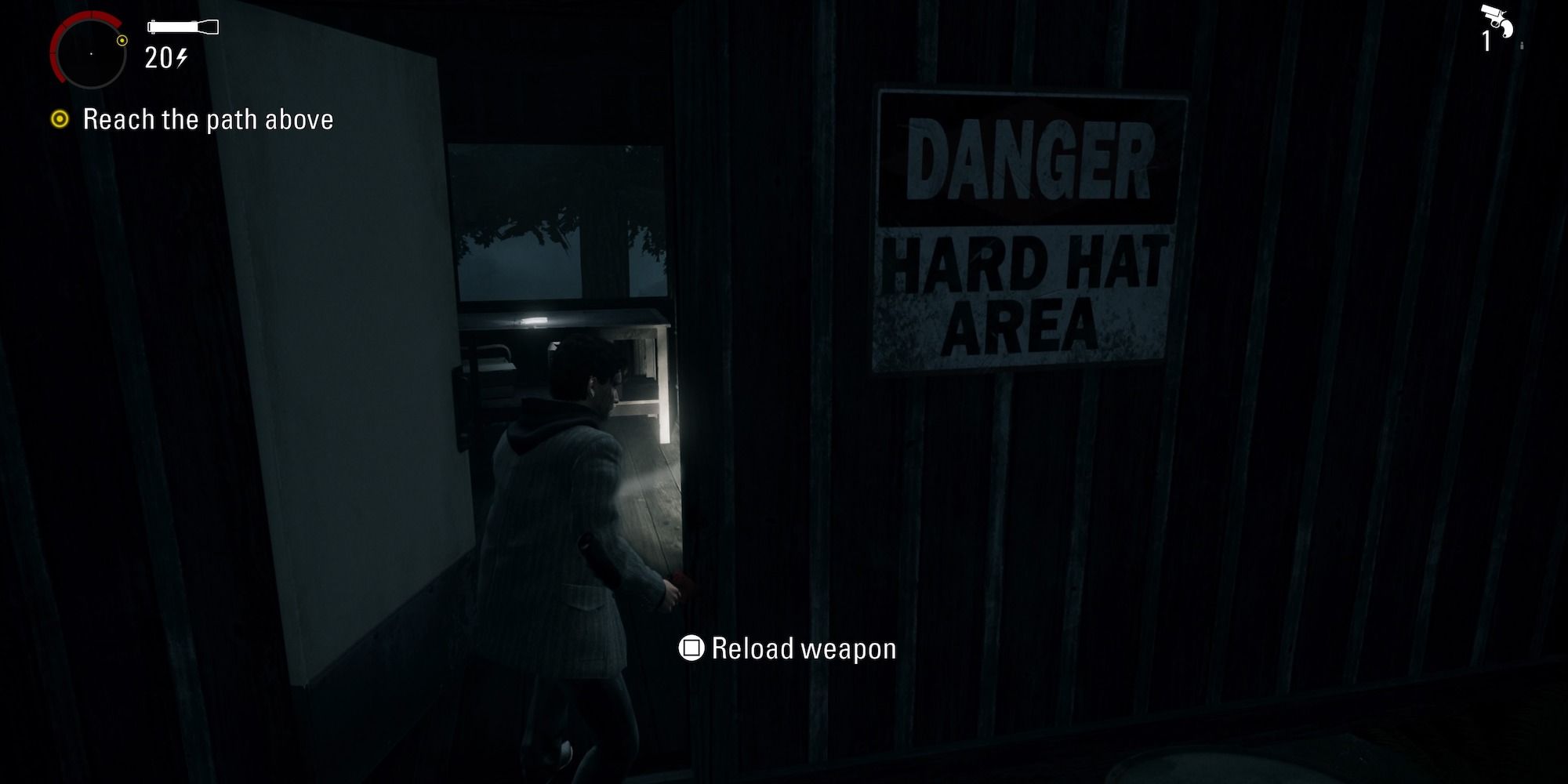Click the yellow objective marker dot

click(x=60, y=119)
